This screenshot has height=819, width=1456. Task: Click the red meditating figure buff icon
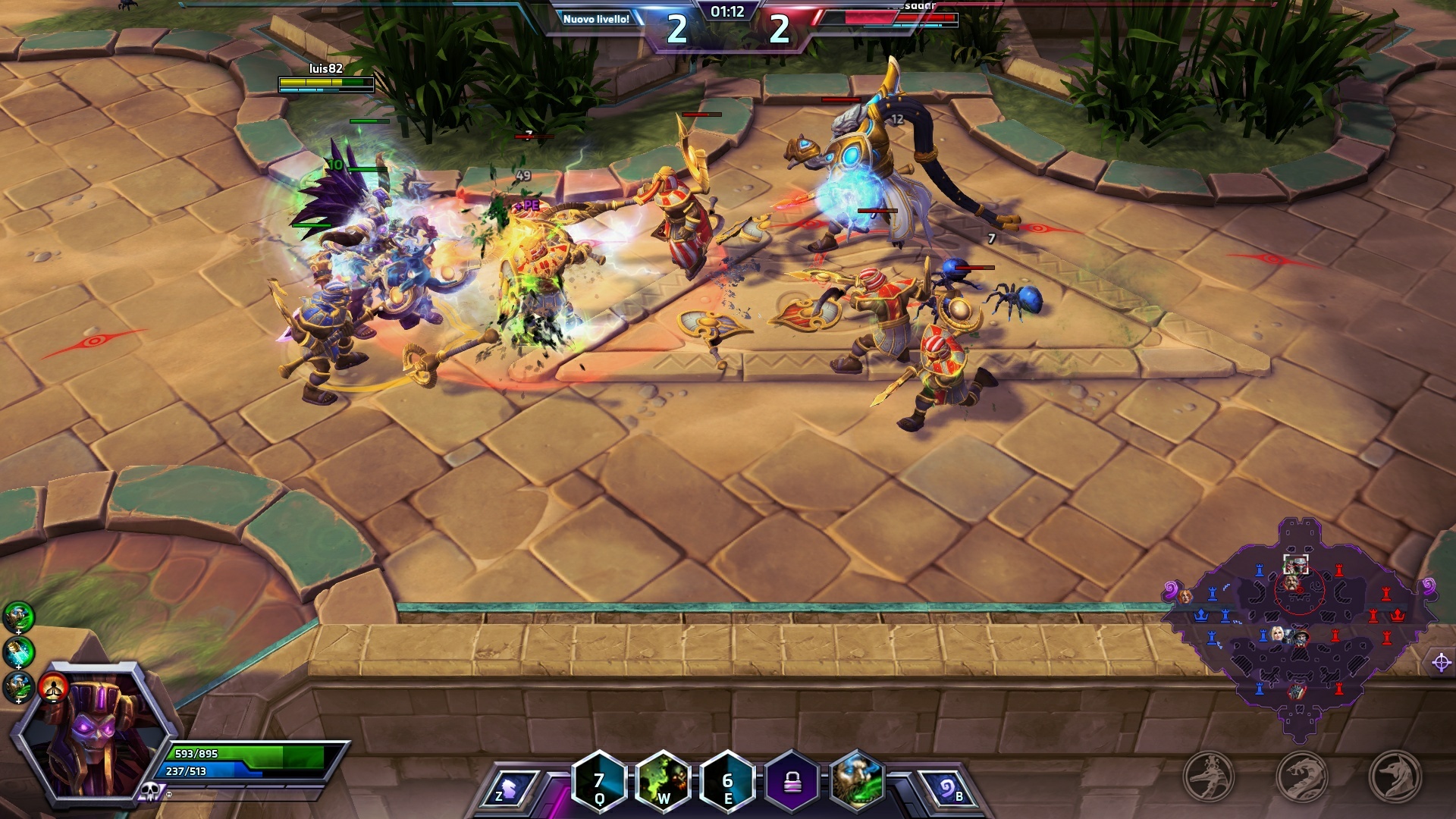click(x=54, y=688)
